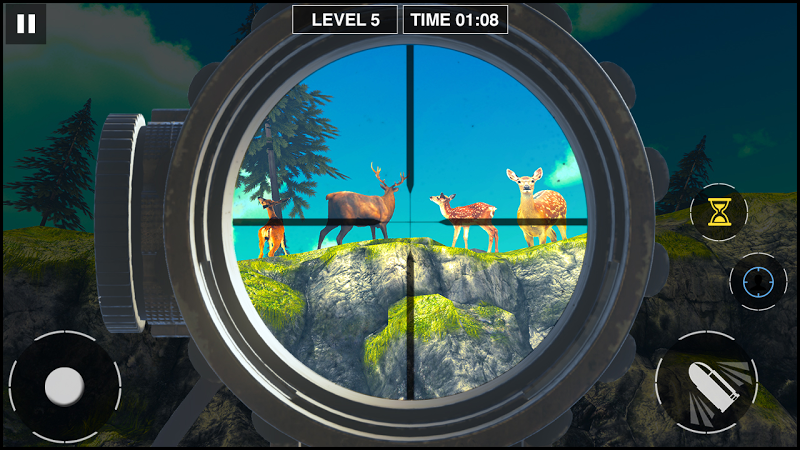Image resolution: width=800 pixels, height=450 pixels.
Task: Toggle the sniper scope zoom button
Action: [757, 282]
